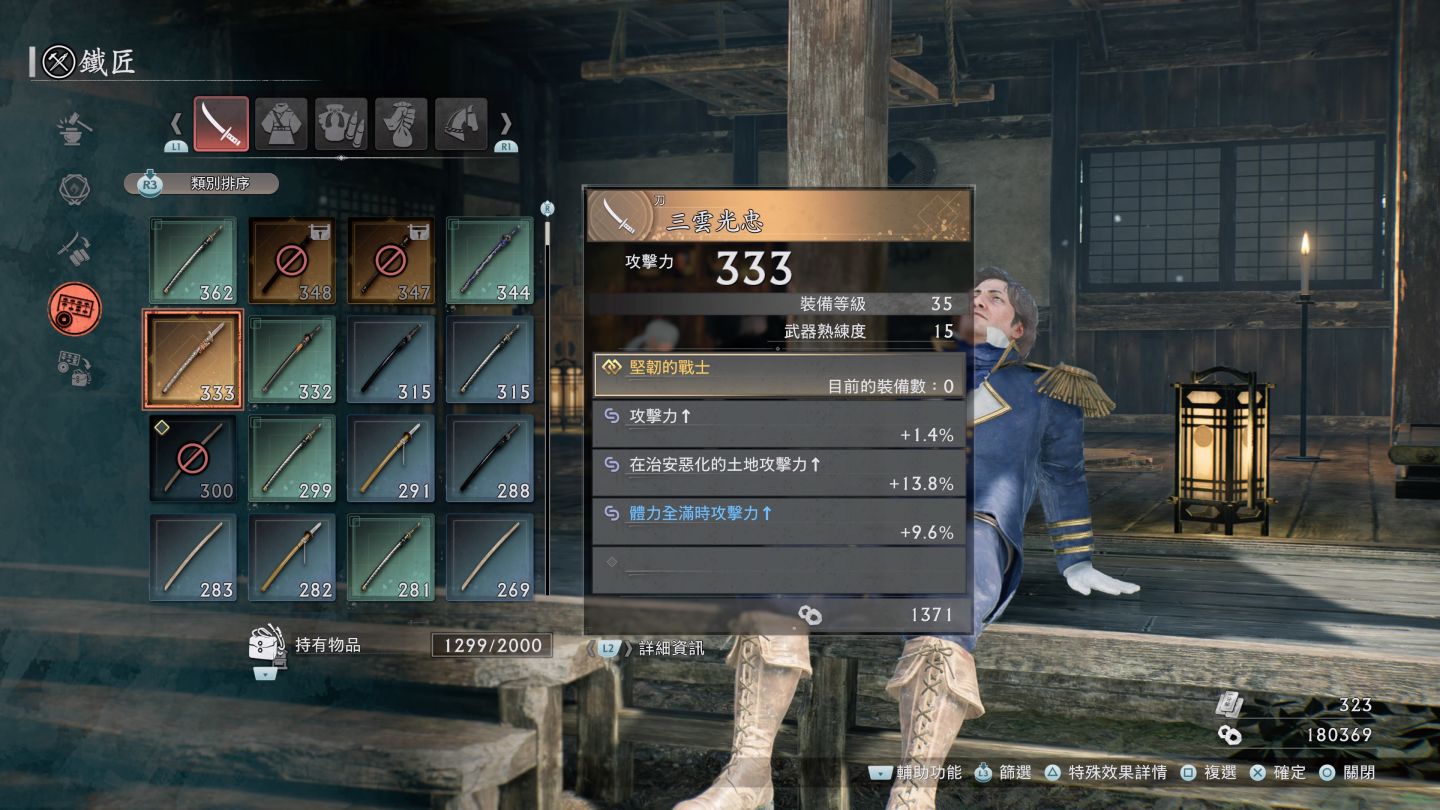The width and height of the screenshot is (1440, 810).
Task: Select the sword with attack 362
Action: [x=193, y=261]
